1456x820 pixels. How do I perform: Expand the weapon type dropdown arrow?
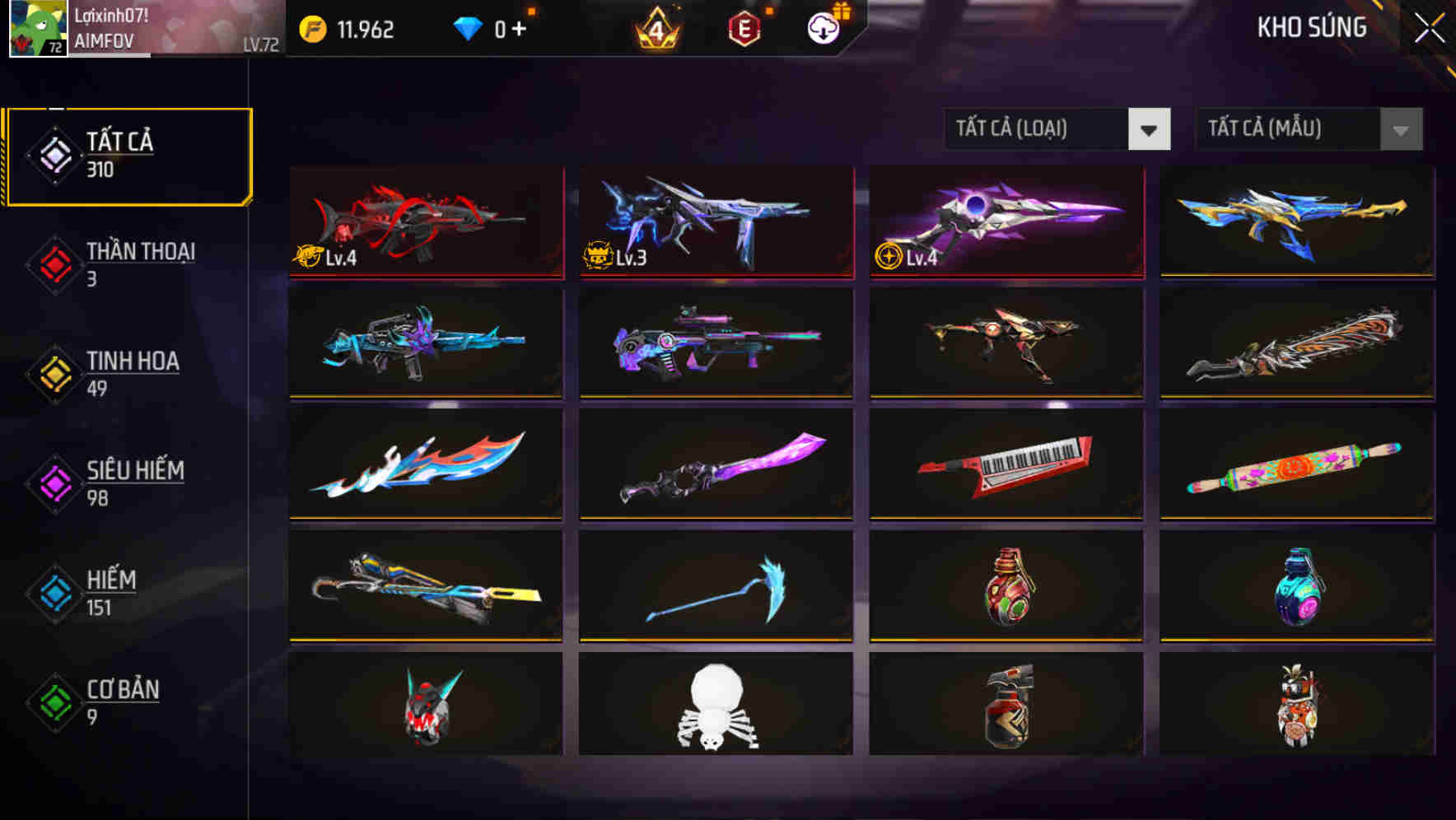(1150, 129)
